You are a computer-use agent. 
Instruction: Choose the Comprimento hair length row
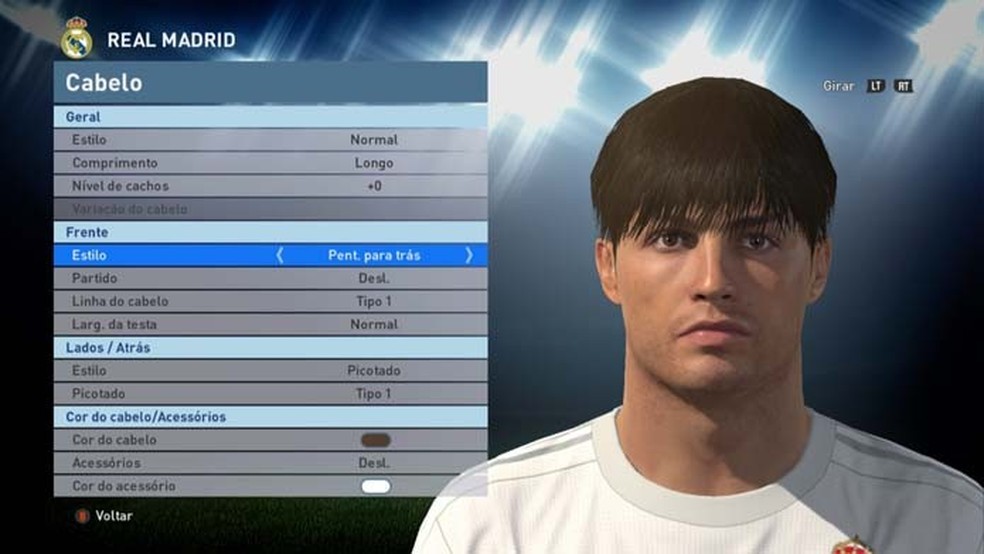pos(270,163)
